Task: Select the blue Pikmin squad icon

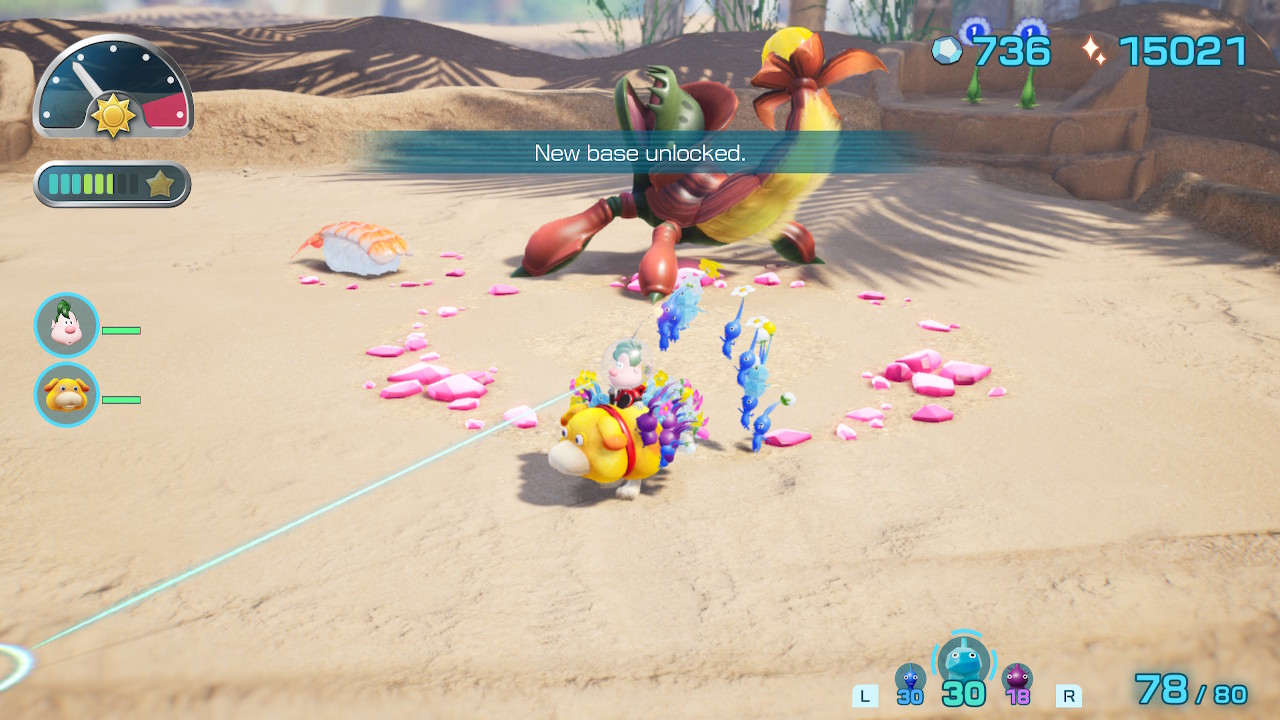Action: click(910, 679)
